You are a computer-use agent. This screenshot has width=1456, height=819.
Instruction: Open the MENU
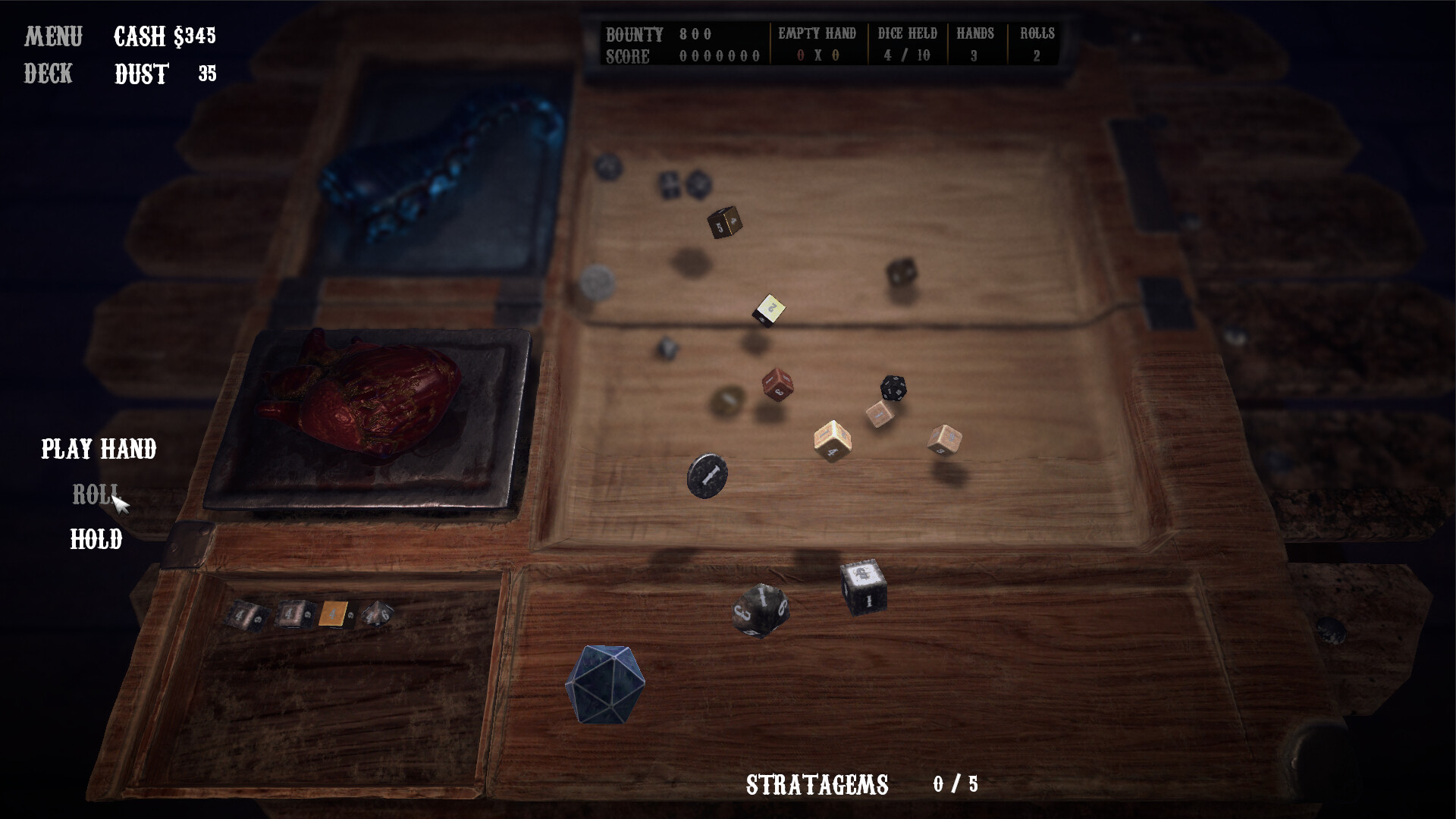click(x=53, y=36)
